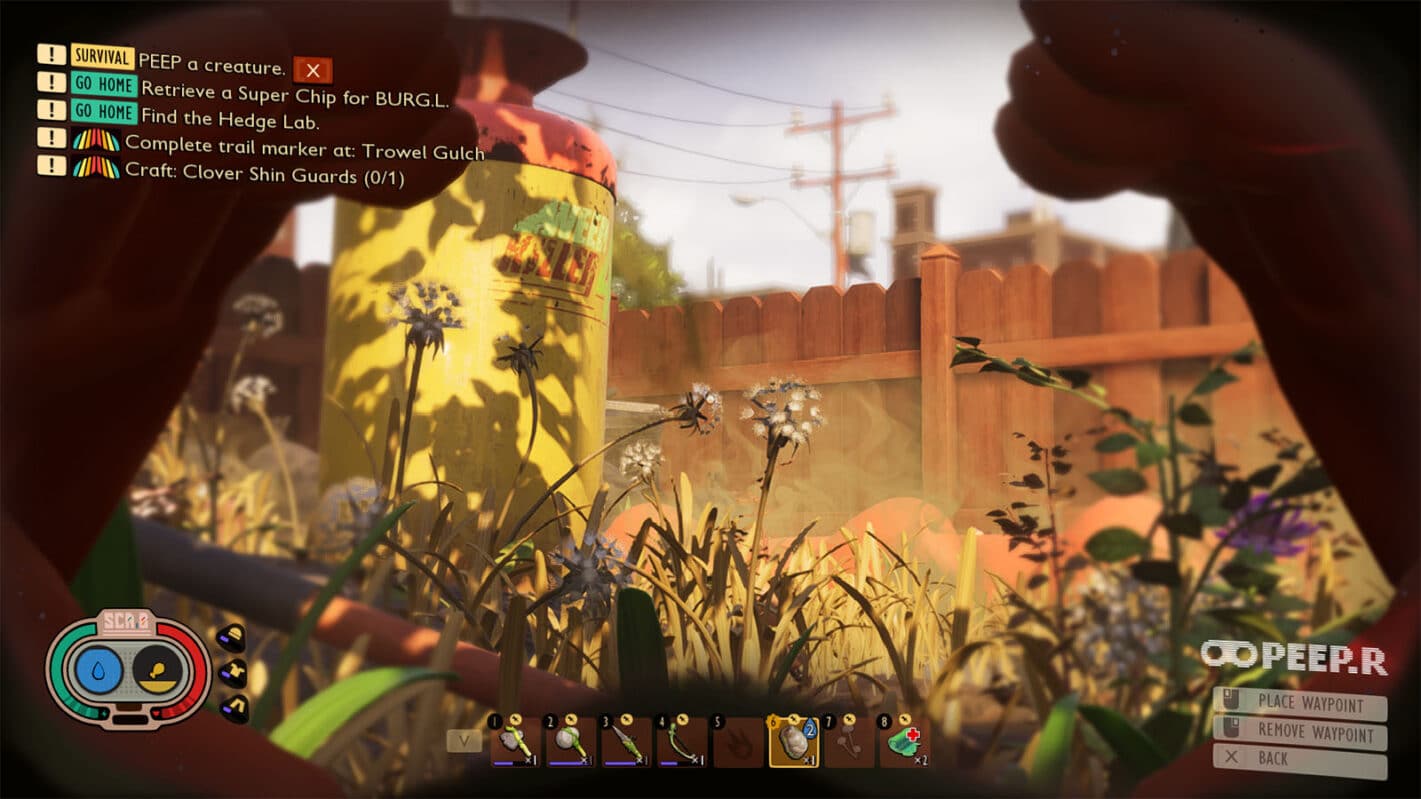This screenshot has height=799, width=1421.
Task: Choose the highlighted canteen in hotbar slot 6
Action: point(793,743)
